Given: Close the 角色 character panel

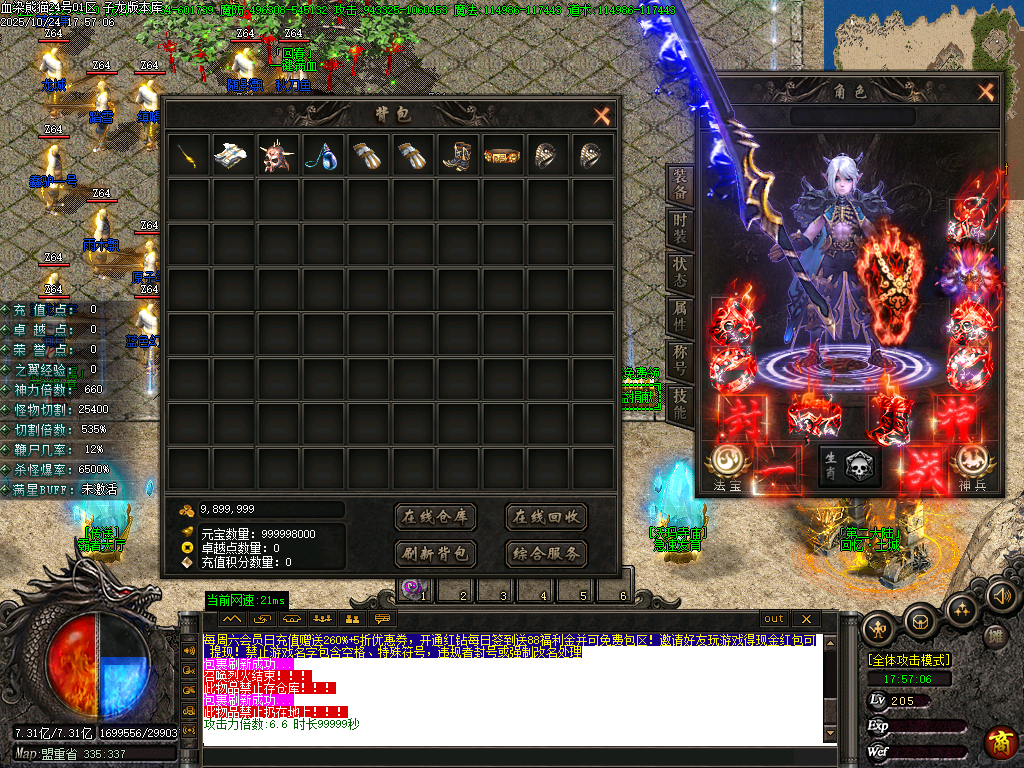Looking at the screenshot, I should click(986, 92).
